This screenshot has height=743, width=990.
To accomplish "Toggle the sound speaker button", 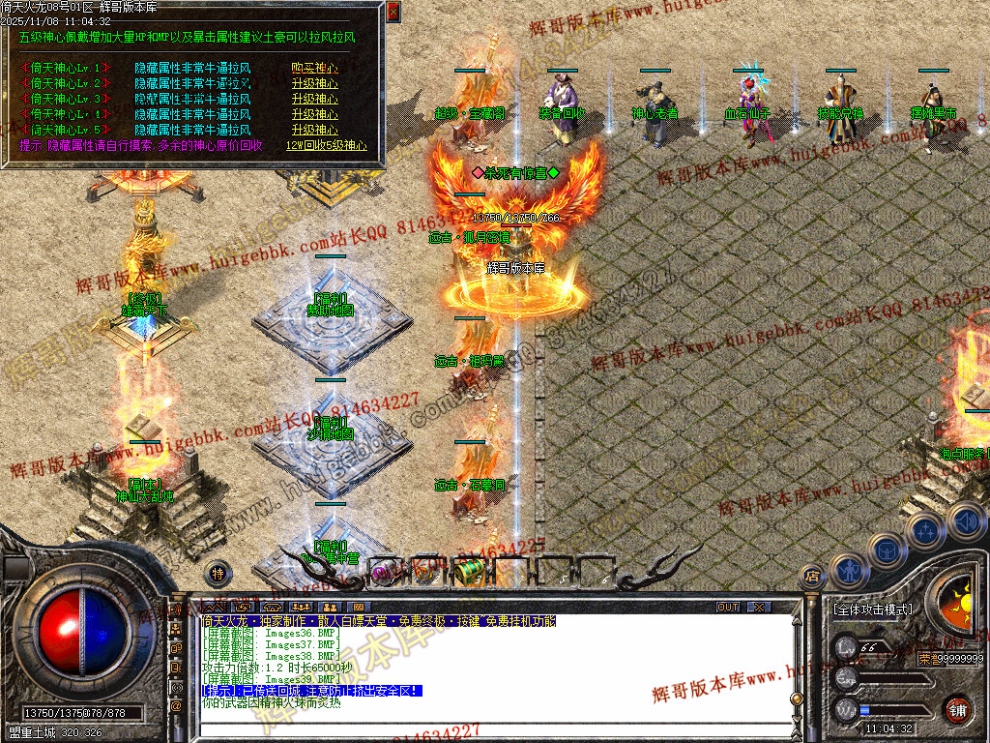I will click(965, 520).
